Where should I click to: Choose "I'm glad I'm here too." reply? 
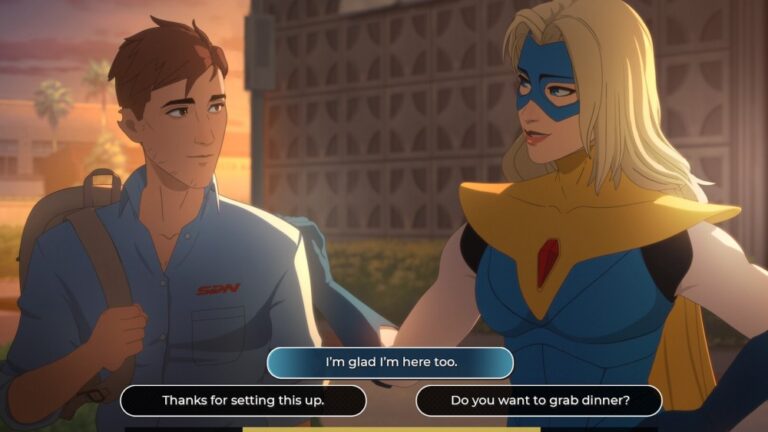coord(390,362)
